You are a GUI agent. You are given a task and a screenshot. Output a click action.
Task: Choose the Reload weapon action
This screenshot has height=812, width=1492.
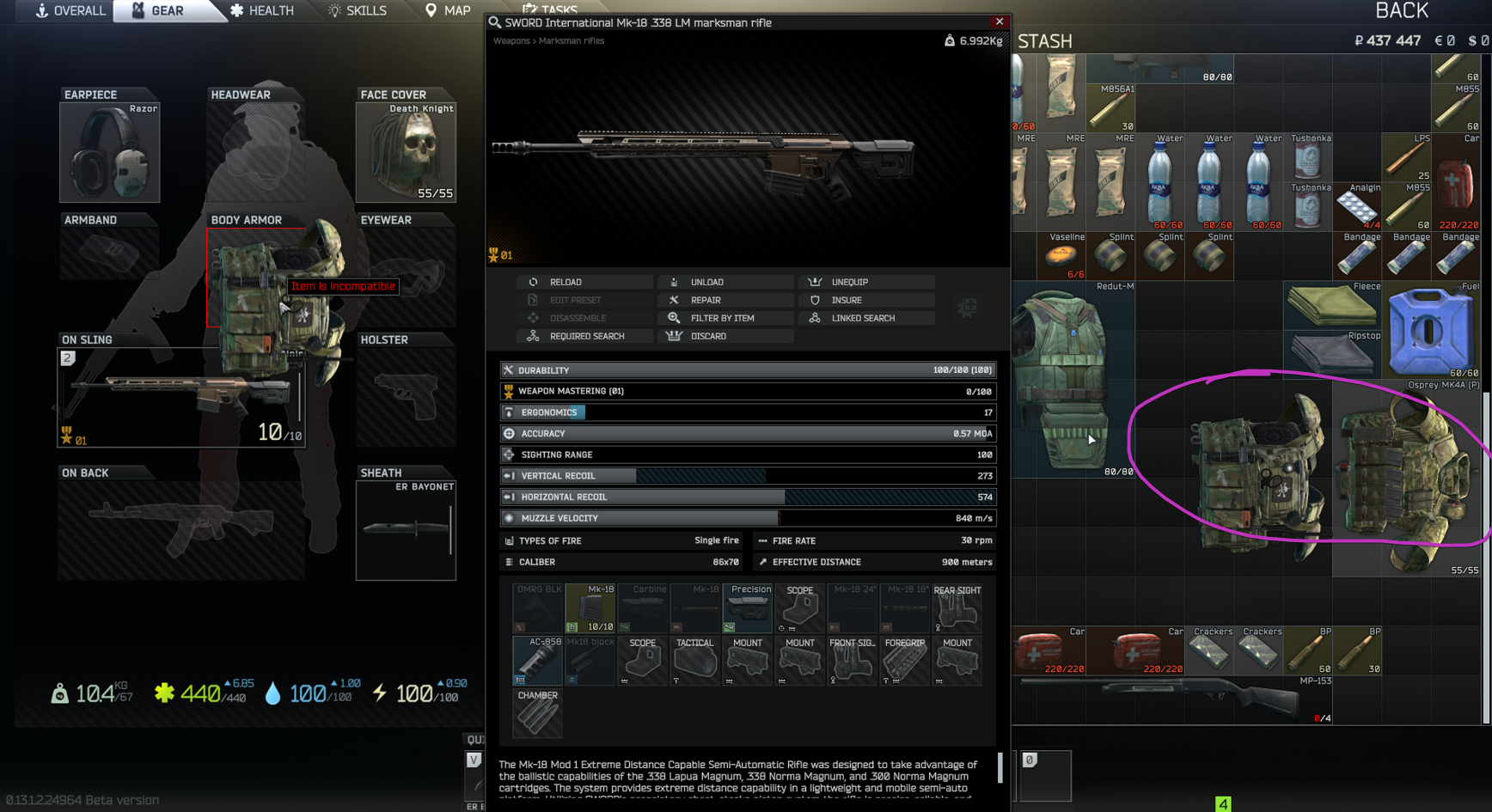pos(566,282)
